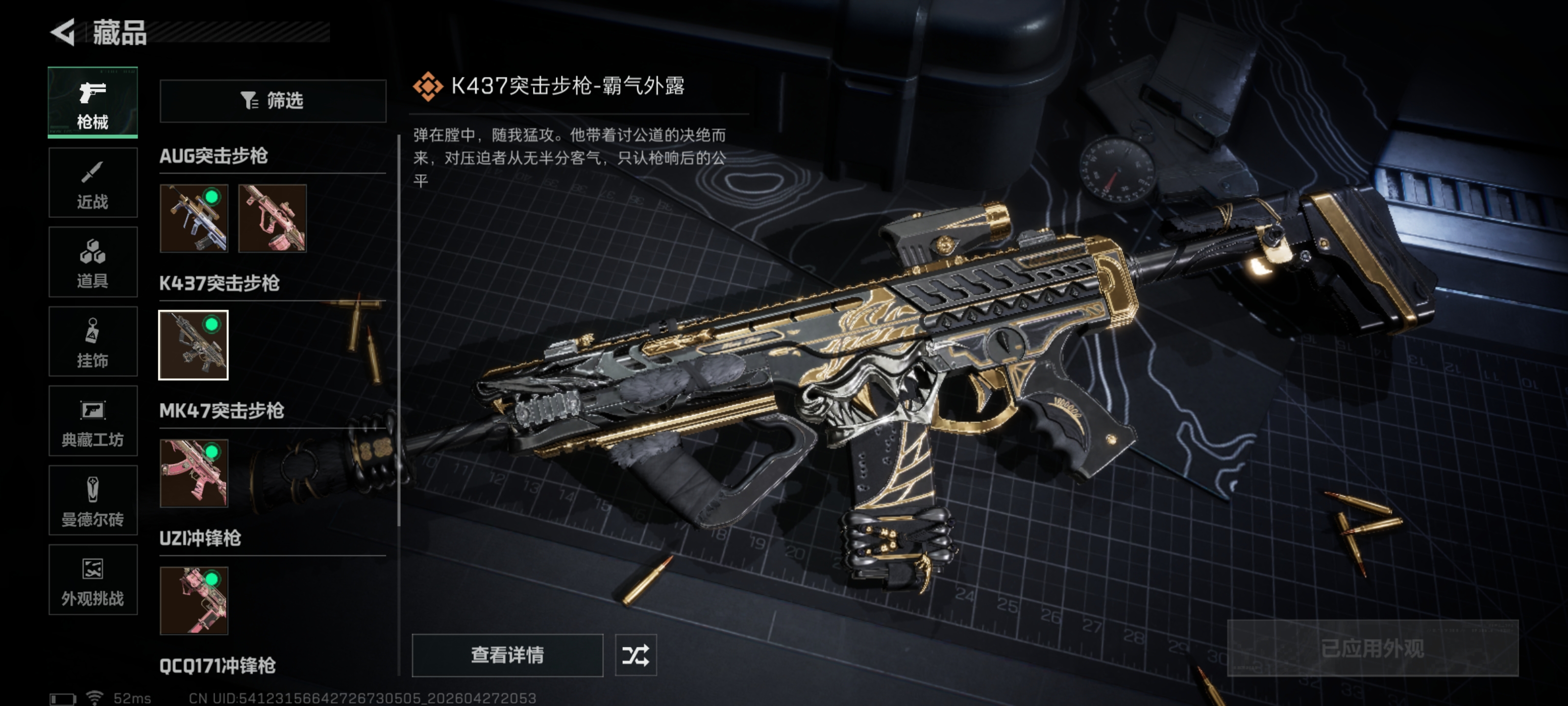Open the 外观挑战 appearance challenge tab

click(93, 580)
